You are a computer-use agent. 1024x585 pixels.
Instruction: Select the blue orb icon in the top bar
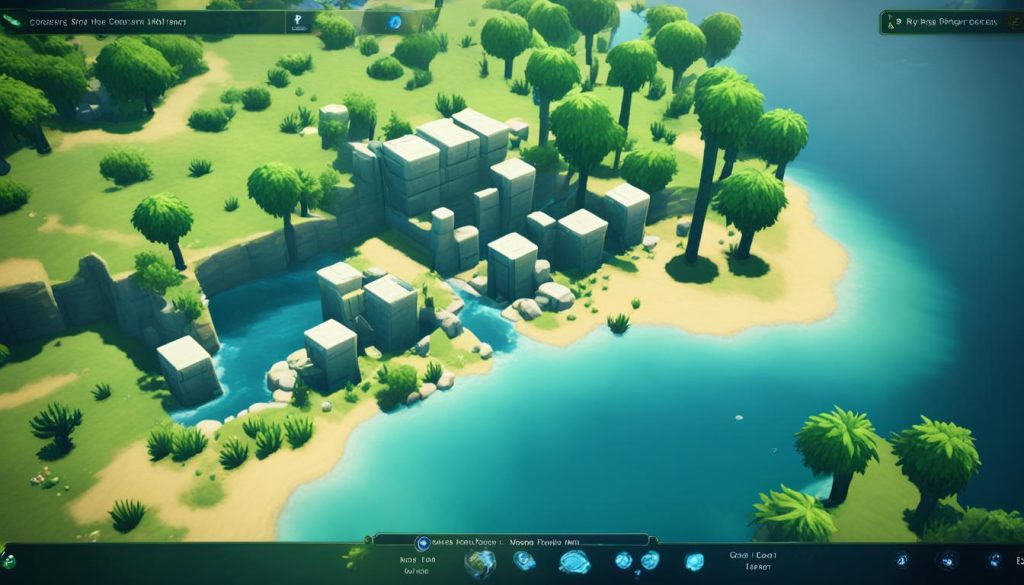click(394, 22)
